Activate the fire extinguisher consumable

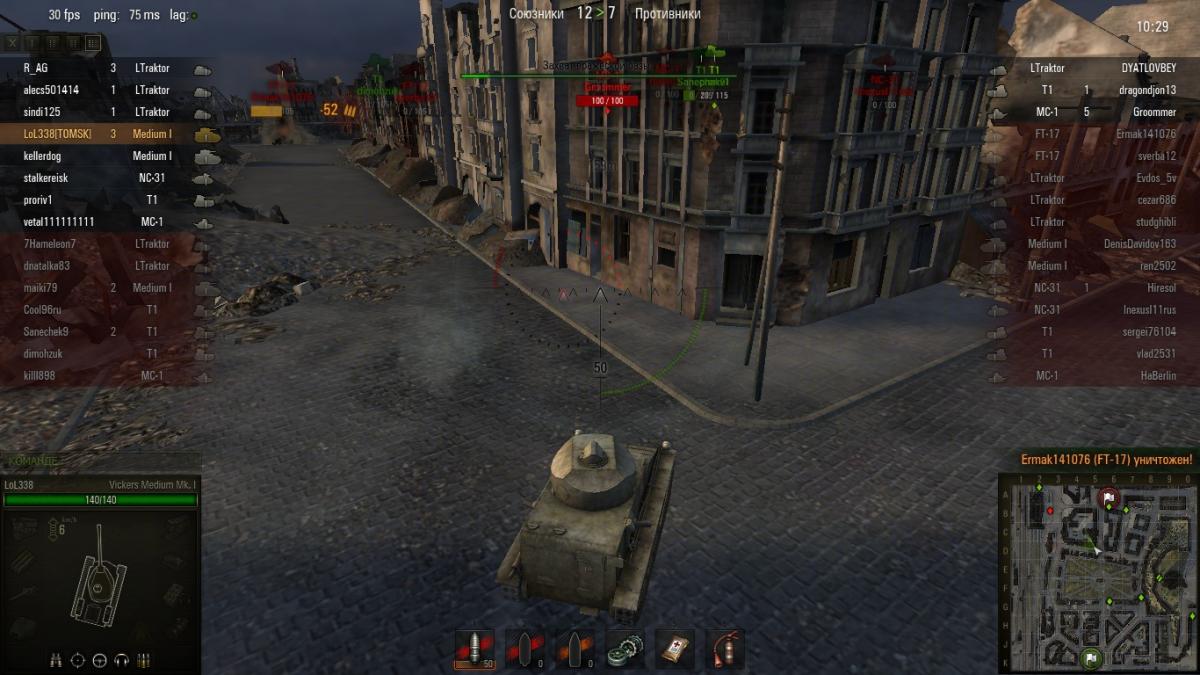[x=726, y=649]
